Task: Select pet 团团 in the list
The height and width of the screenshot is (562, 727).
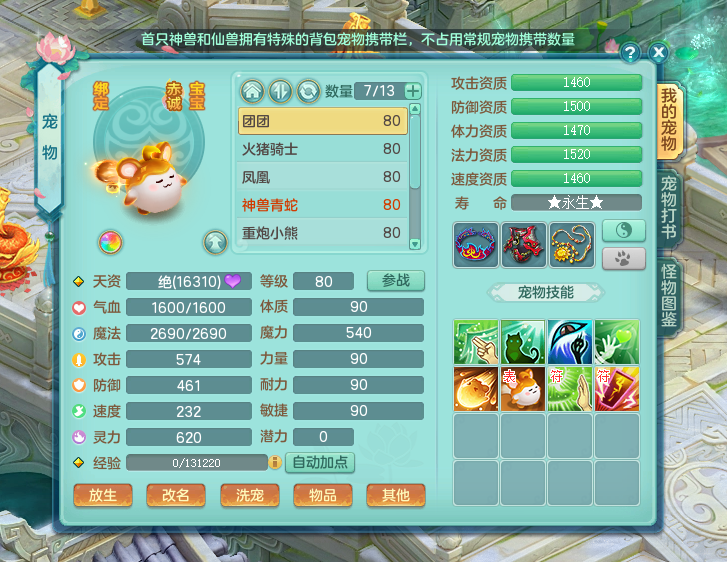Action: point(322,121)
